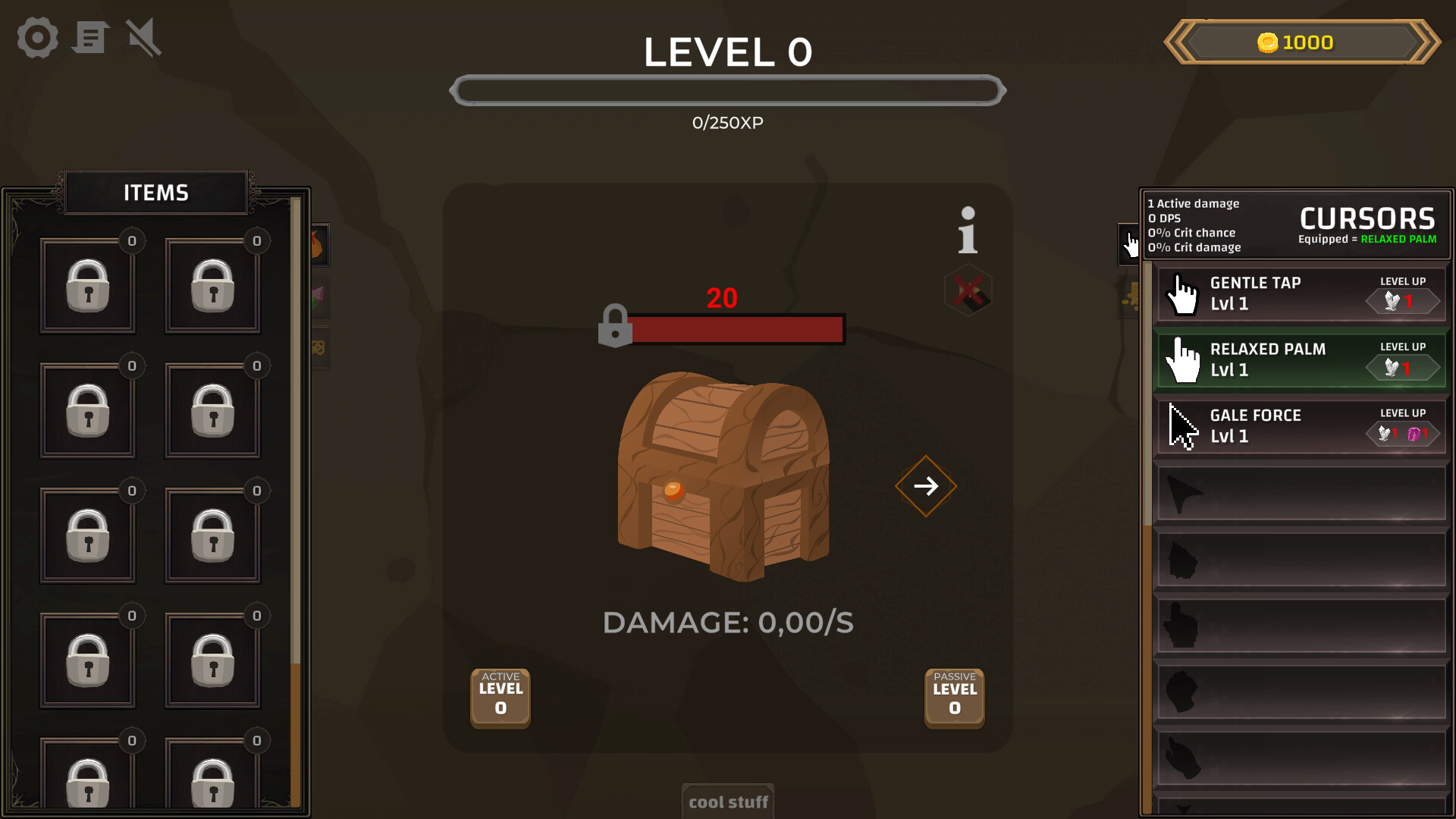
Task: Open the next chest arrow button
Action: pos(925,485)
